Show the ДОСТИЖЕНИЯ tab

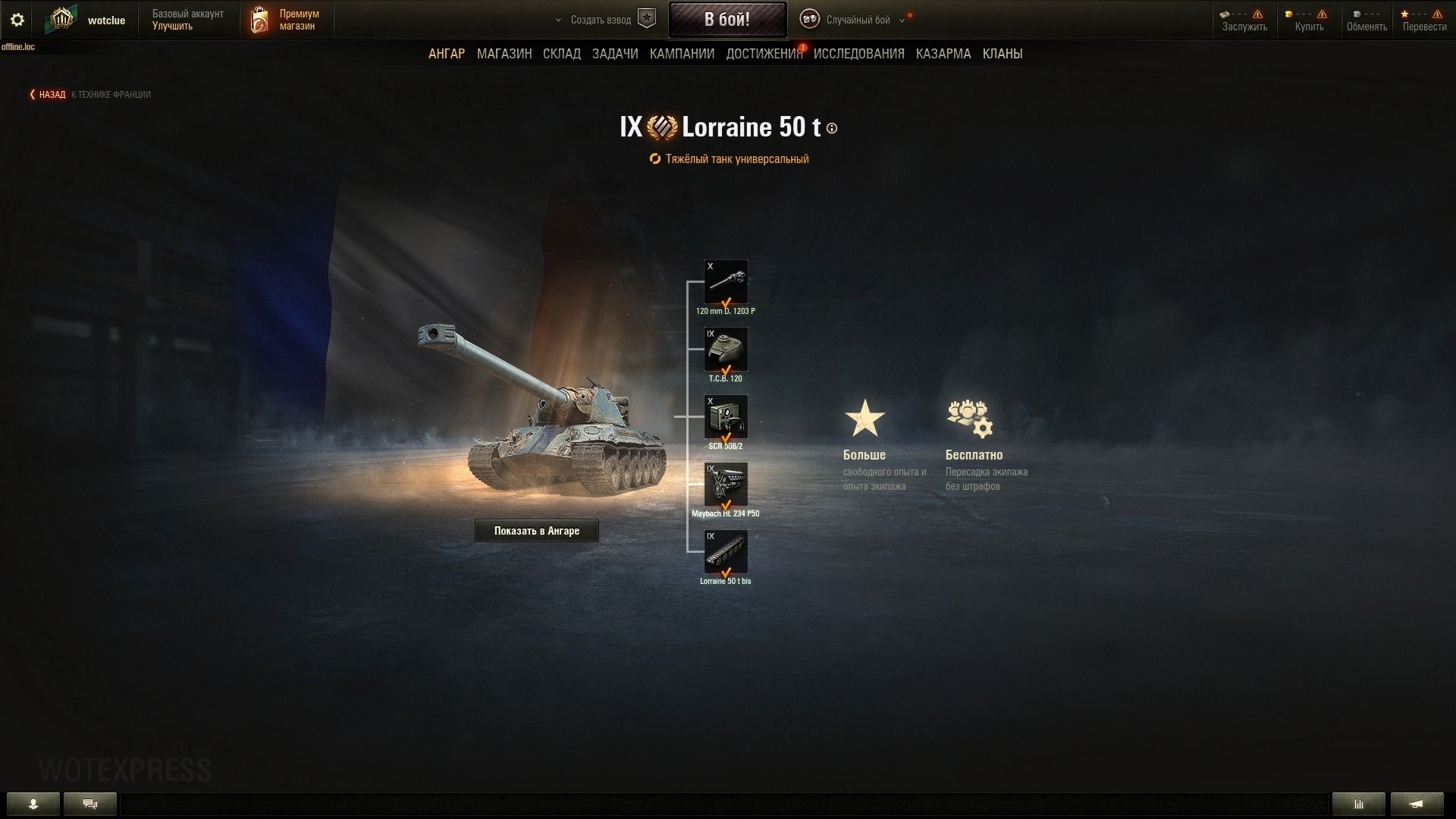[764, 54]
